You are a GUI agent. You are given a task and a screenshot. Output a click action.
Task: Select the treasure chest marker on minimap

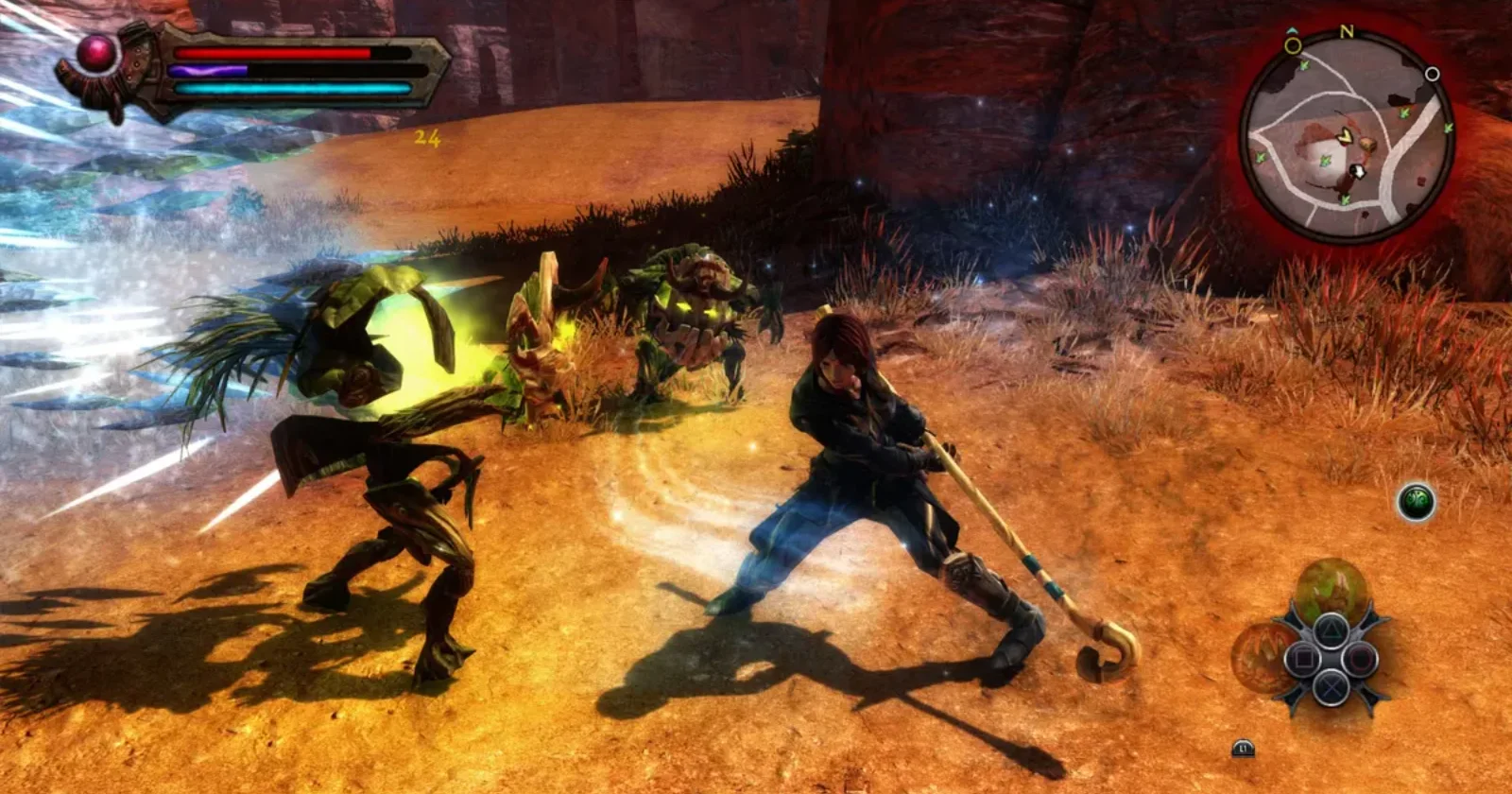tap(1366, 145)
